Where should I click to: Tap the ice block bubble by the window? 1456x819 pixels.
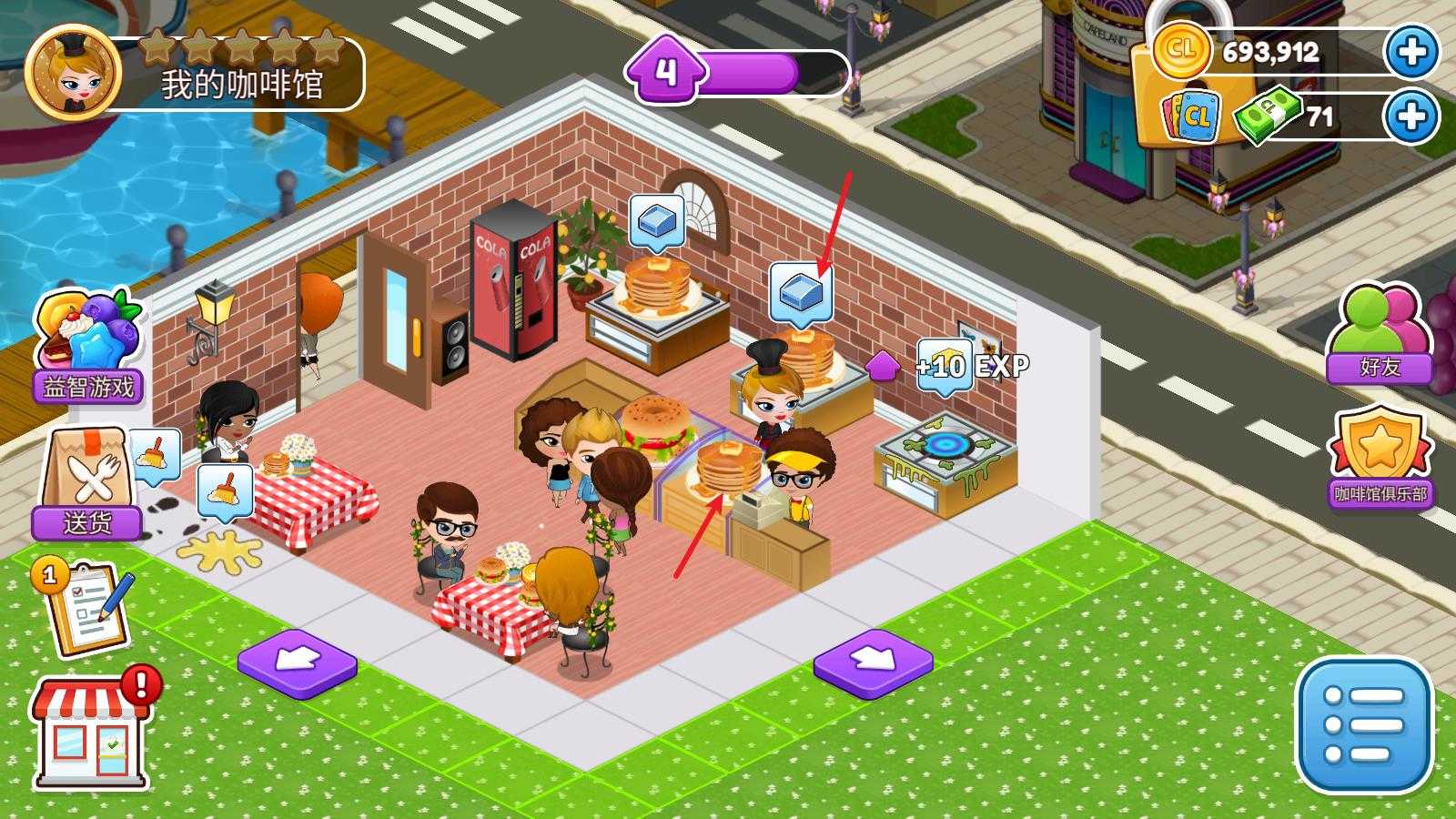tap(656, 222)
